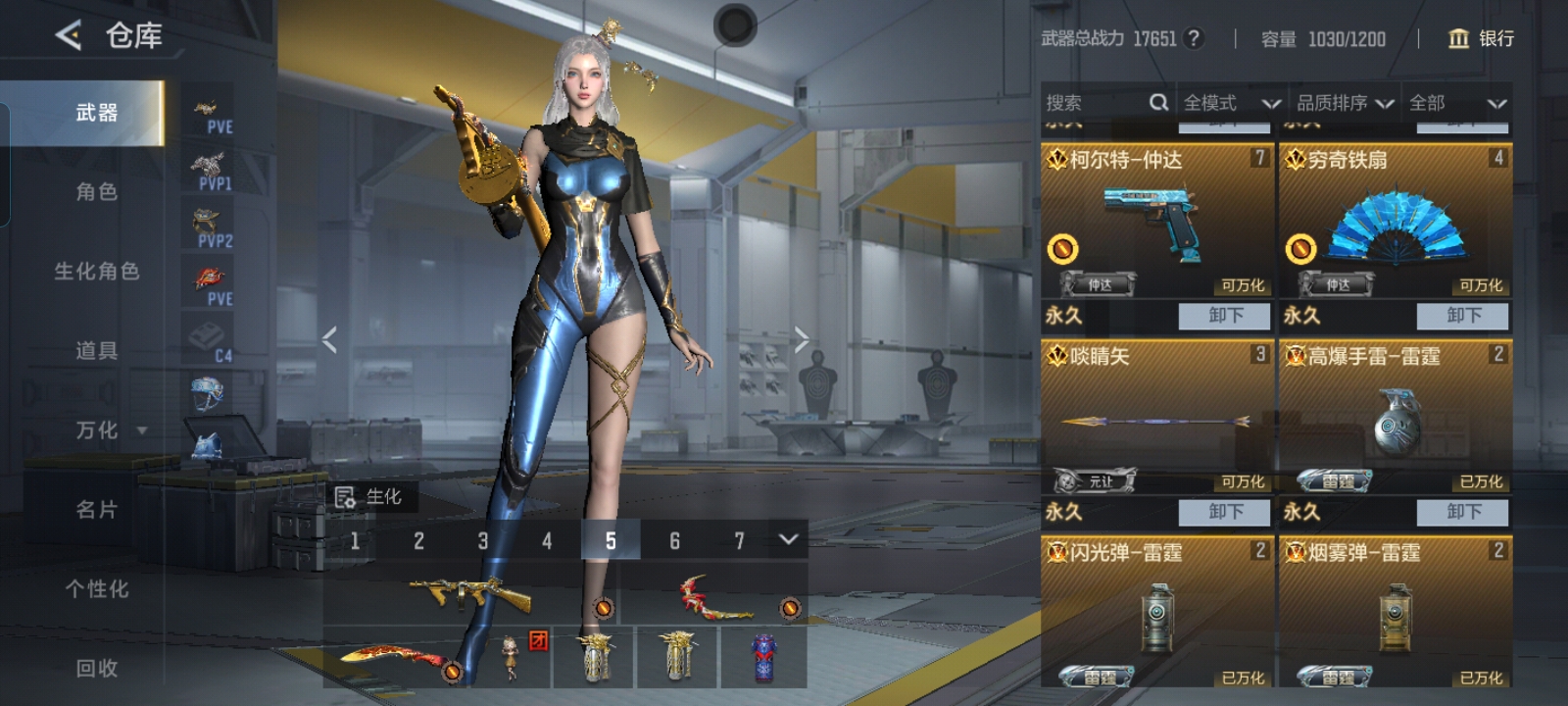The image size is (1568, 706).
Task: Open the 全模式 mode filter dropdown
Action: (x=1231, y=103)
